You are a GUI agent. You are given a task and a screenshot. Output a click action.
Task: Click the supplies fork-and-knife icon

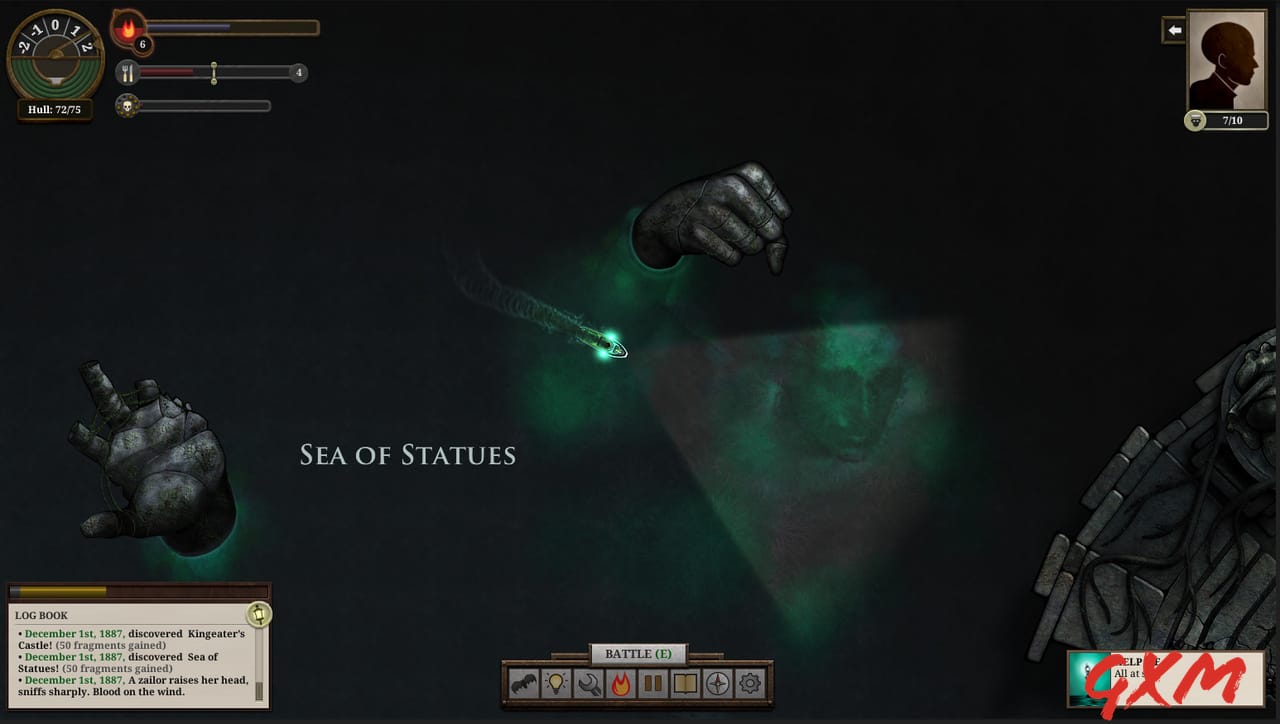[128, 72]
